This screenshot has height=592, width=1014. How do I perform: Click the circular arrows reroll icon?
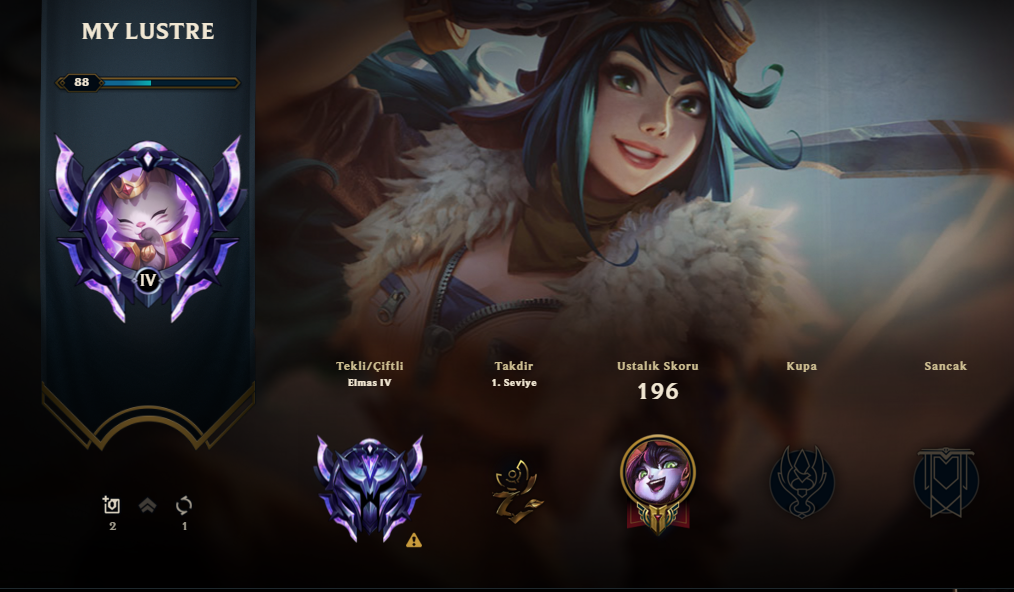(x=184, y=505)
